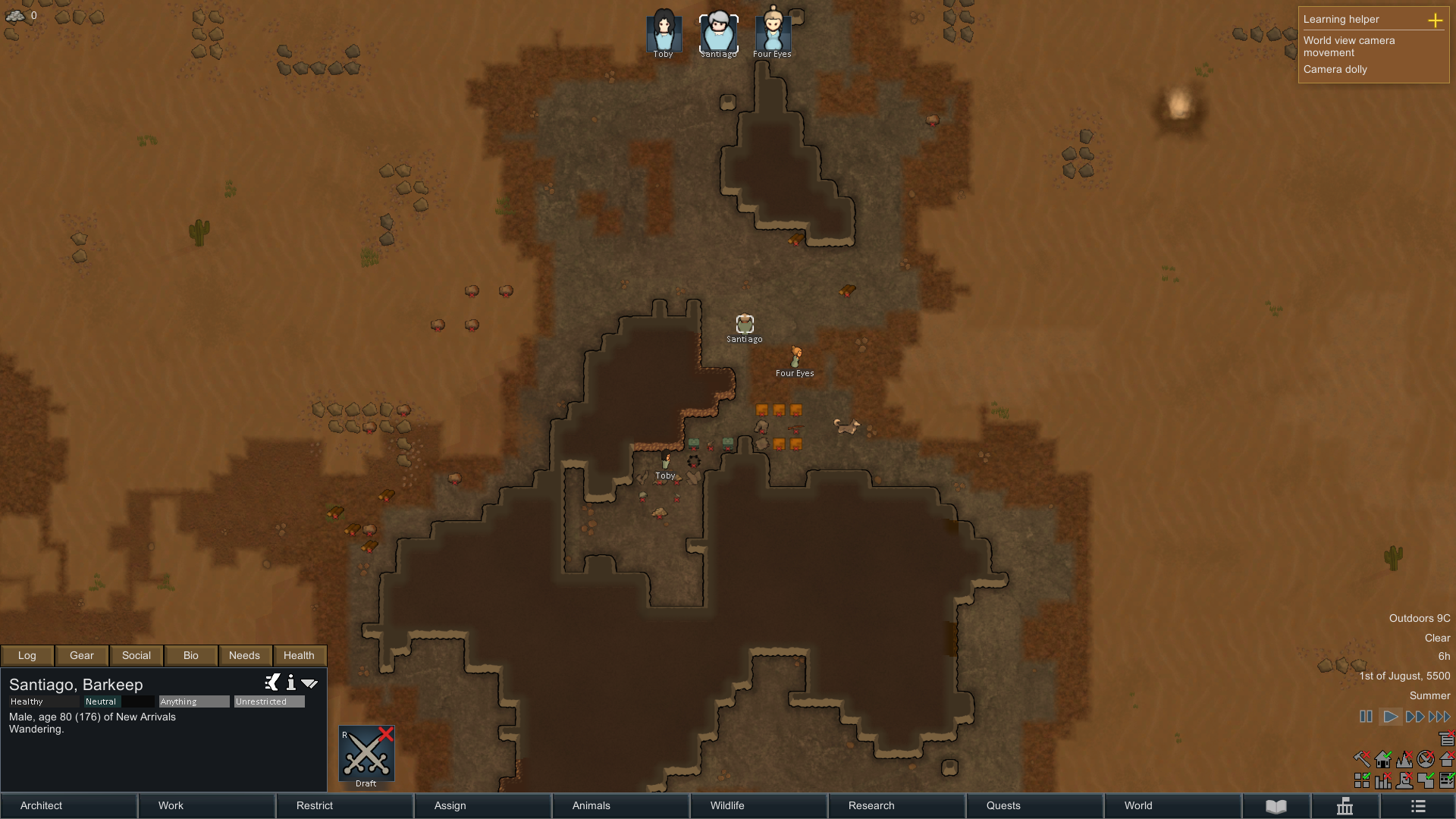Viewport: 1456px width, 819px height.
Task: Activate triple-speed with the fastest playback icon
Action: 1440,716
